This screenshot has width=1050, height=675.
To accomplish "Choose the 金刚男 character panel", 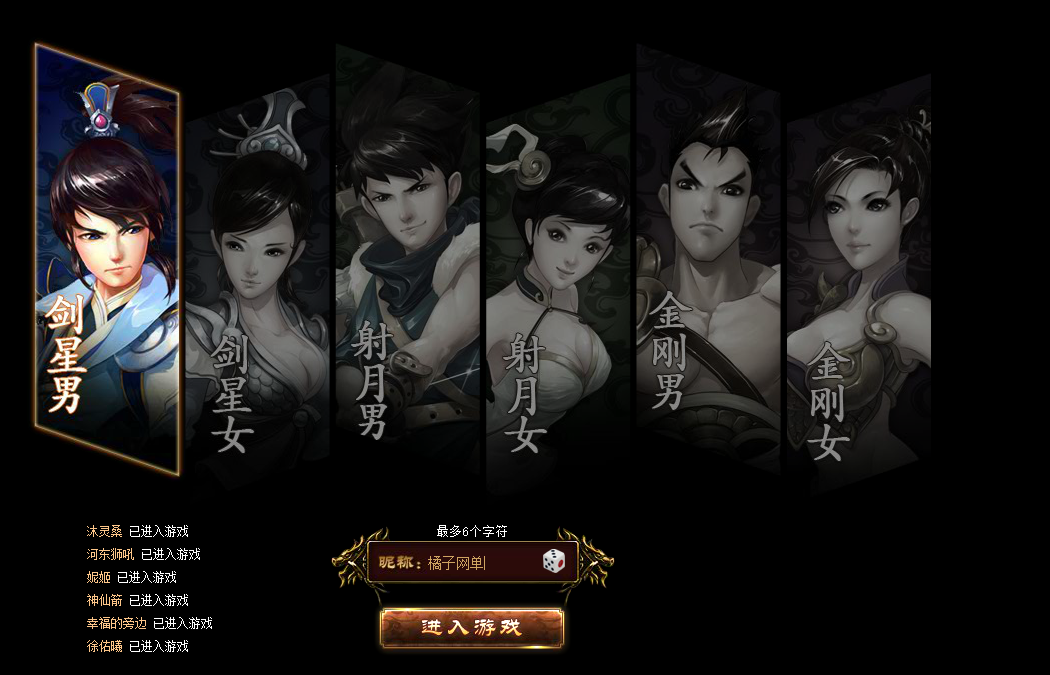I will [x=708, y=260].
